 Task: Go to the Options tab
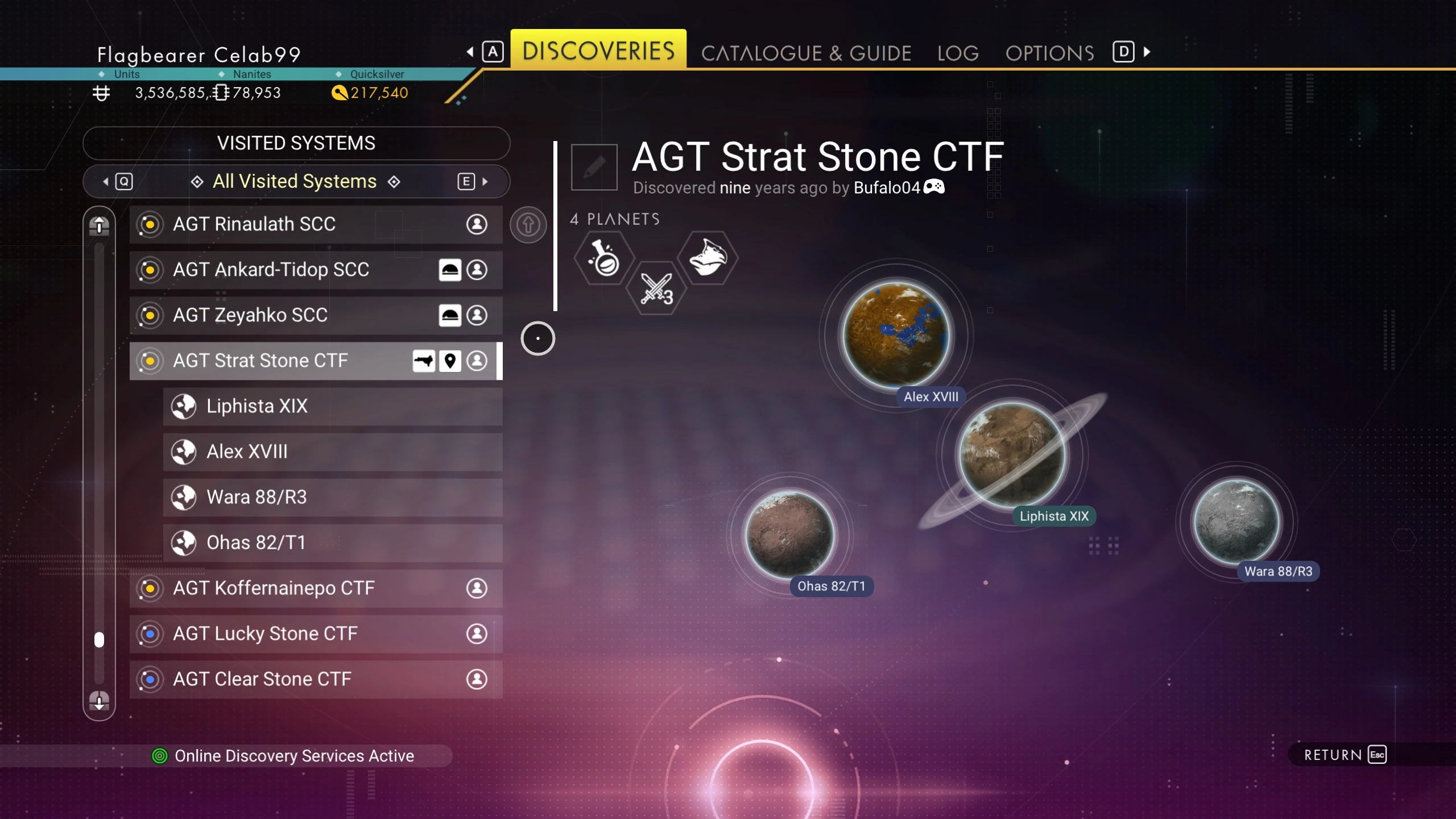click(1049, 53)
